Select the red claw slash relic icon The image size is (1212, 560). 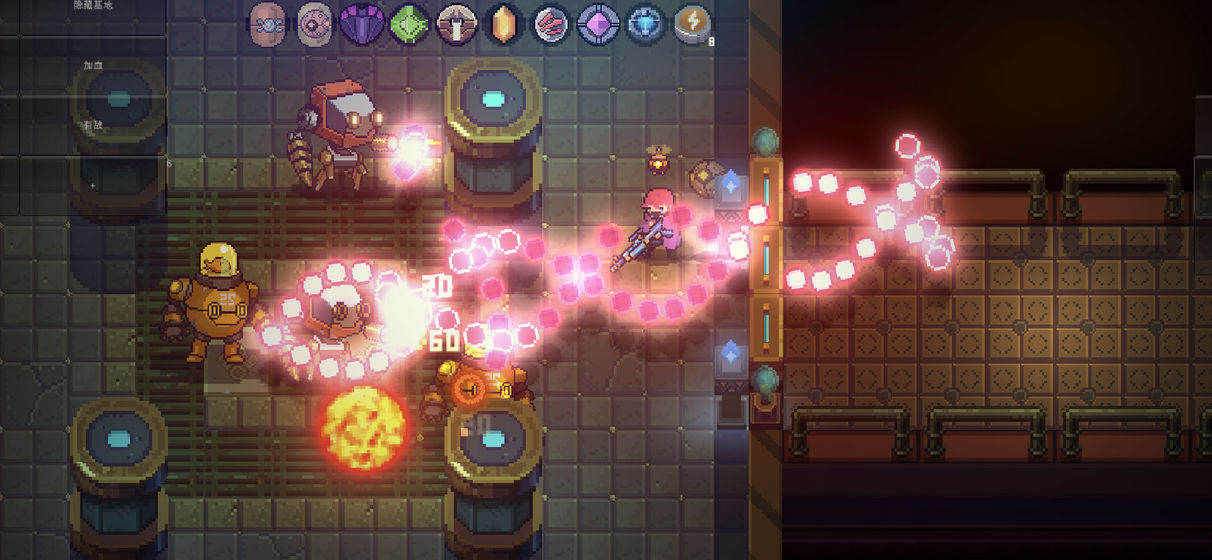[550, 22]
